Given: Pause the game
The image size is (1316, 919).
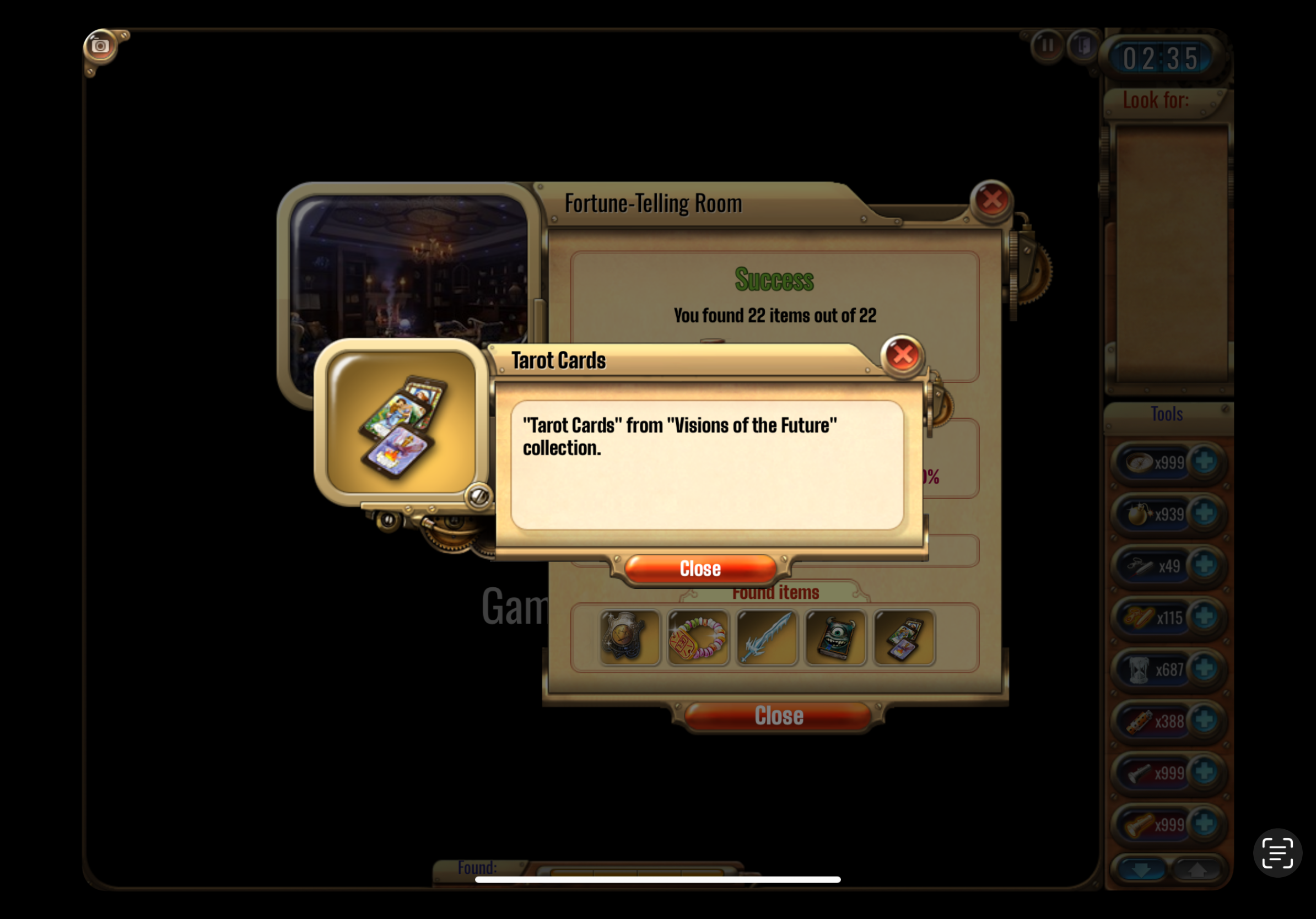Looking at the screenshot, I should [x=1047, y=45].
